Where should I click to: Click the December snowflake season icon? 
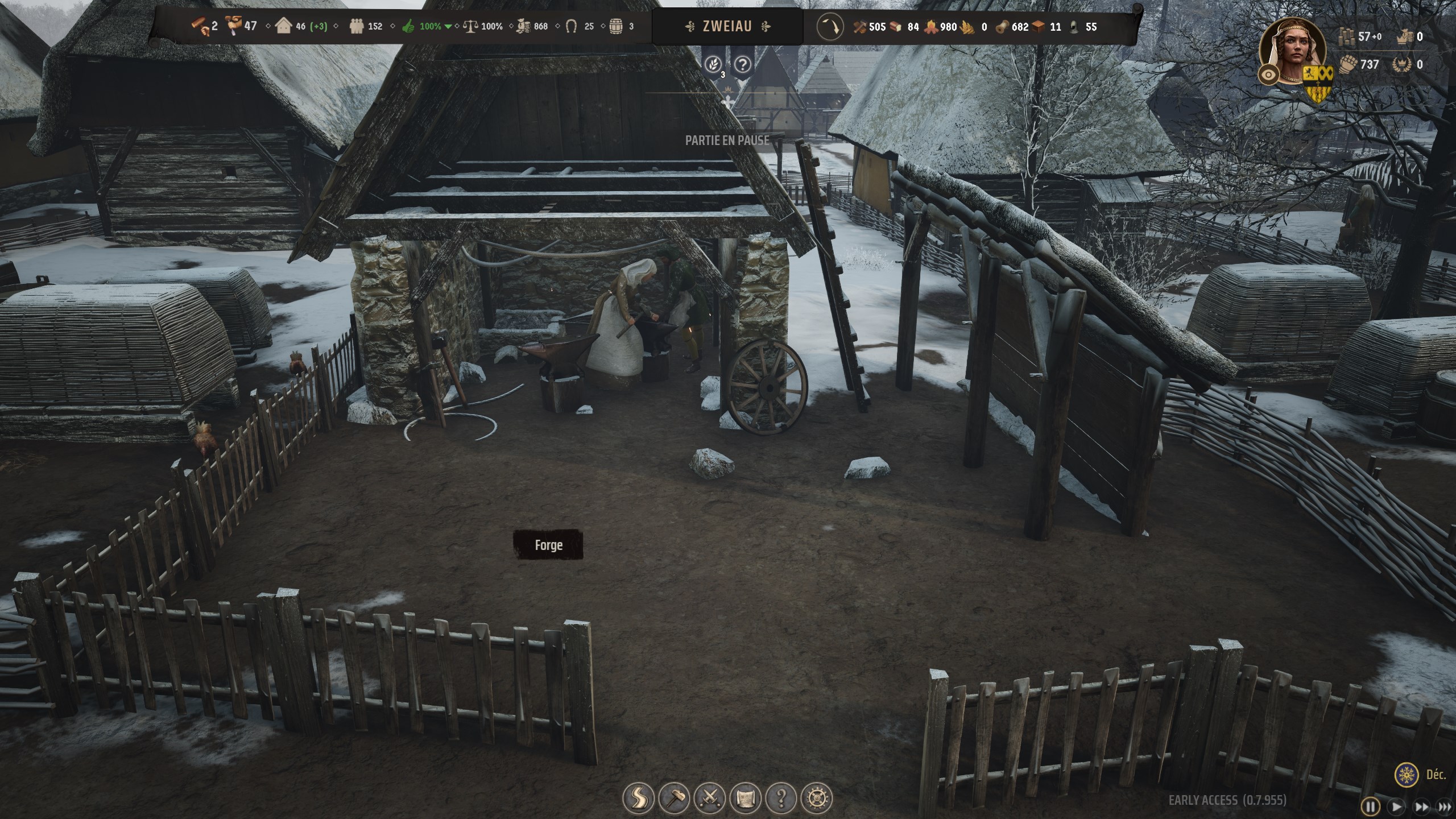(x=1405, y=775)
